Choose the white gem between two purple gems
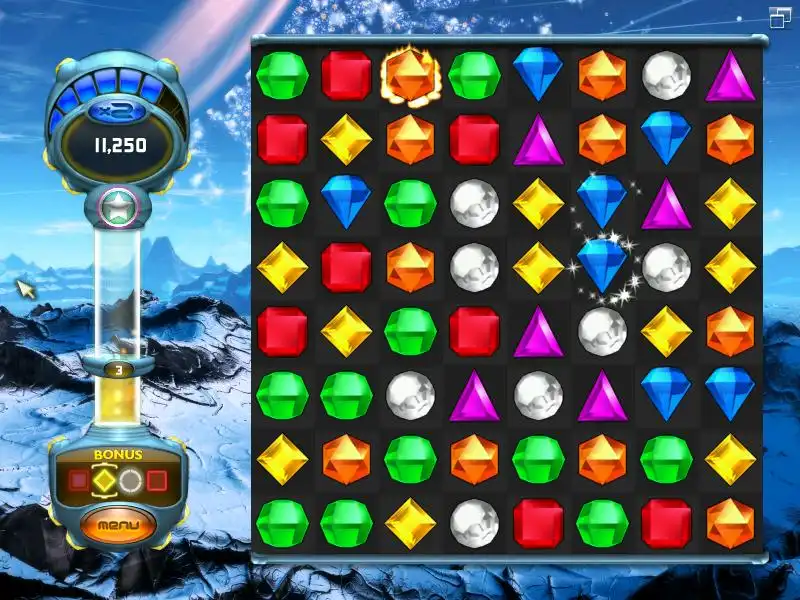800x600 pixels. click(538, 396)
